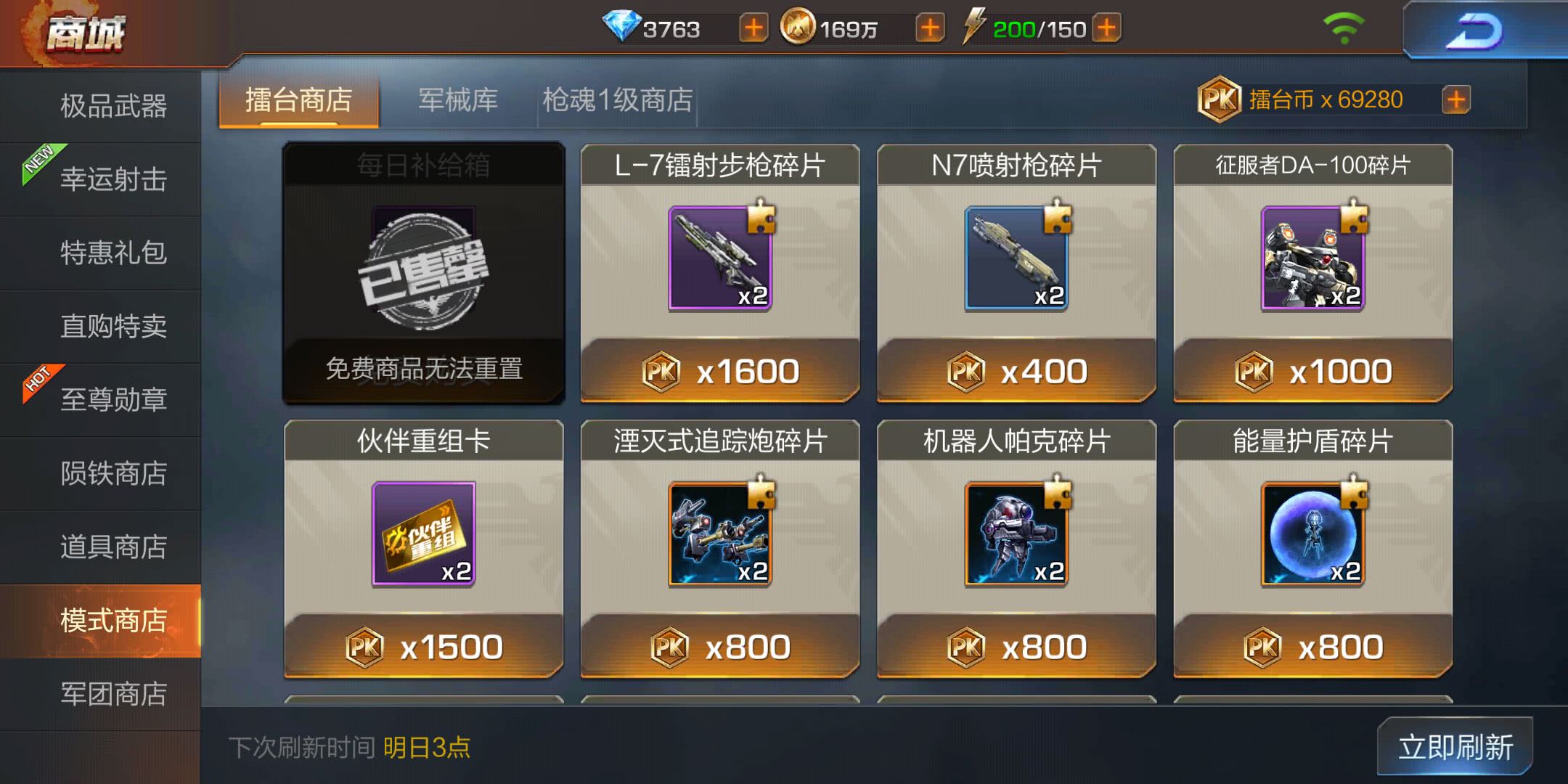The image size is (1568, 784).
Task: Add 擂台币 using the PK currency plus icon
Action: 1455,100
